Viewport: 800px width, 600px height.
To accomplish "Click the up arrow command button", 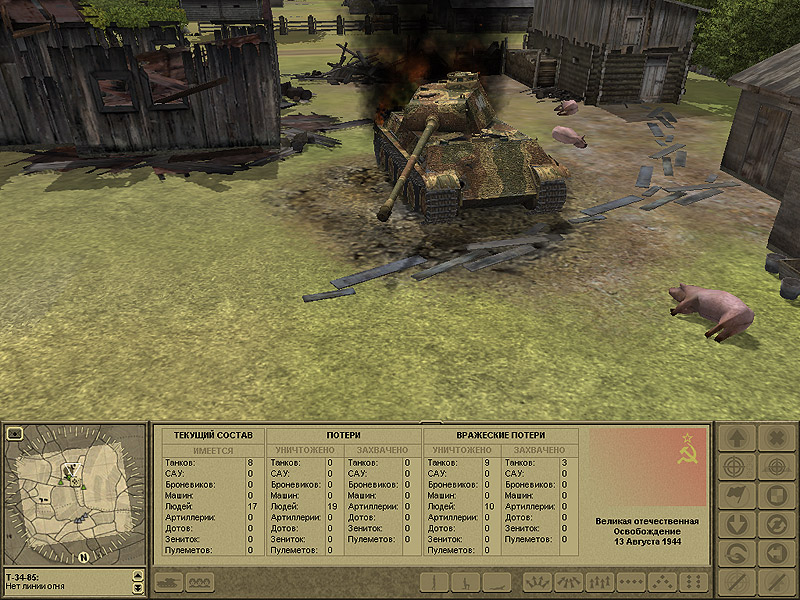I will pos(736,438).
